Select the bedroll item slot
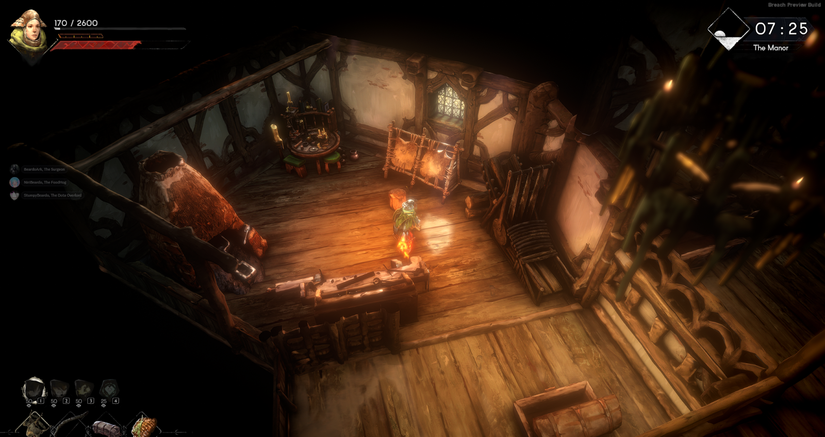The image size is (825, 437). pos(105,427)
